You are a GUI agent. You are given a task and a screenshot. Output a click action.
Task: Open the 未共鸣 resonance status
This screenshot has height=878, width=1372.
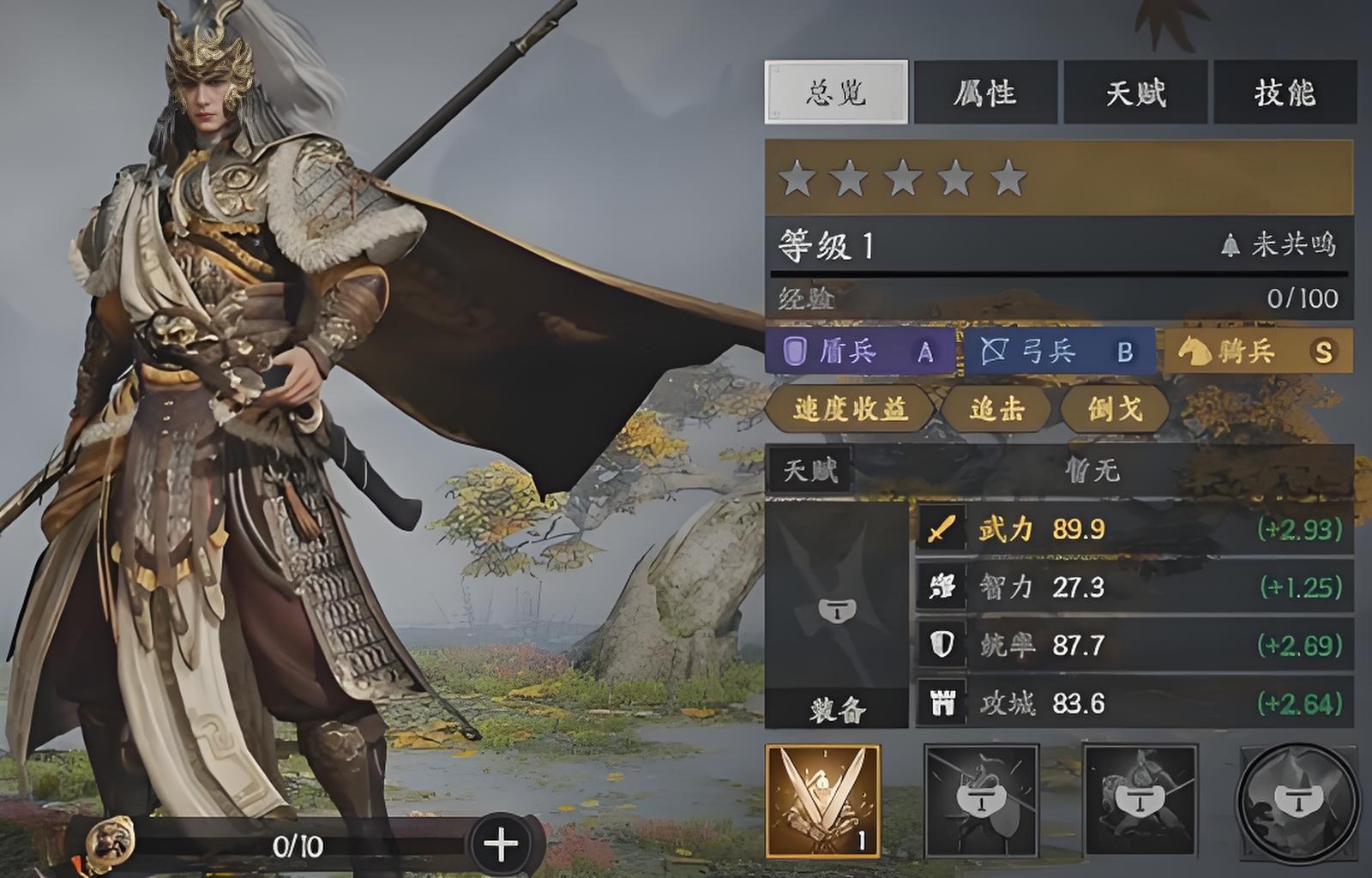(x=1279, y=245)
